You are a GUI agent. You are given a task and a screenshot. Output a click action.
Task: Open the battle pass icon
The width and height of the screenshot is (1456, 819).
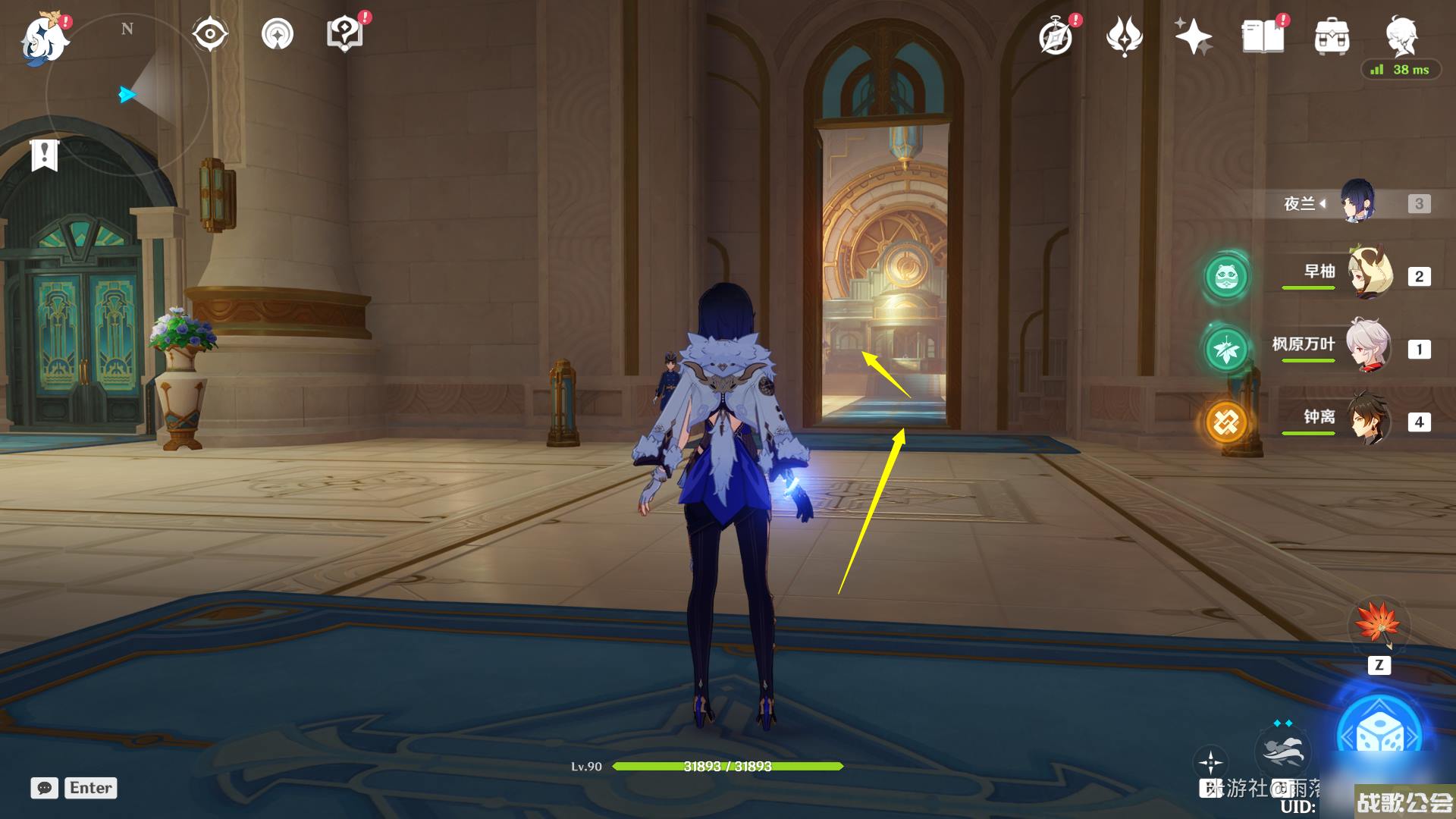pyautogui.click(x=1124, y=36)
